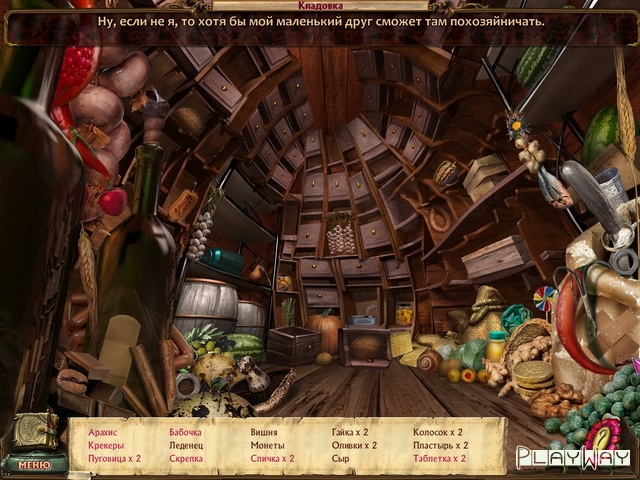This screenshot has height=480, width=640.
Task: Choose 'Сыр' from the item list
Action: (x=340, y=458)
